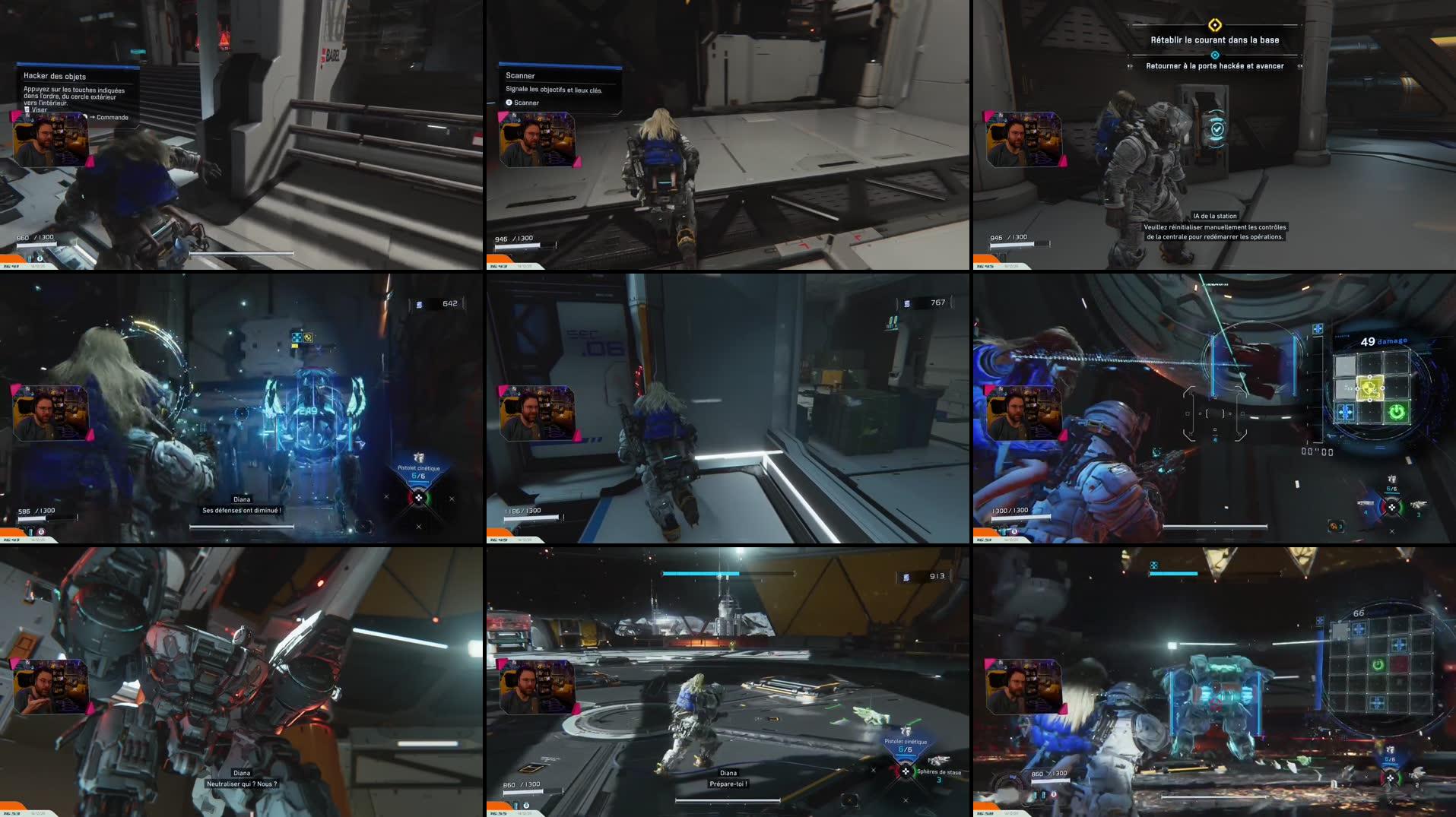Click the blue medical cross icon above the grid

[1318, 328]
